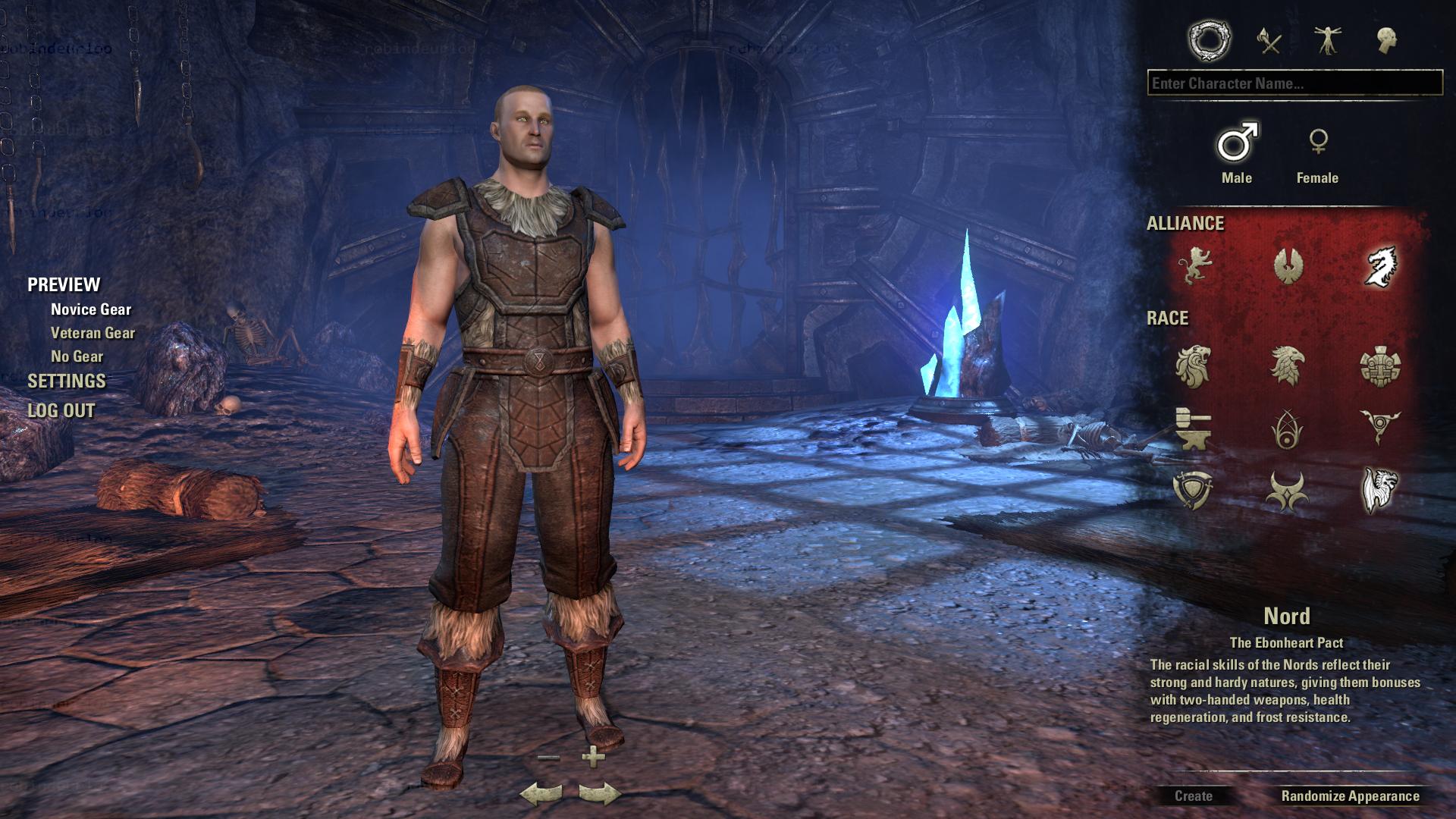The width and height of the screenshot is (1456, 819).
Task: Click the Enter Character Name field
Action: (1294, 83)
